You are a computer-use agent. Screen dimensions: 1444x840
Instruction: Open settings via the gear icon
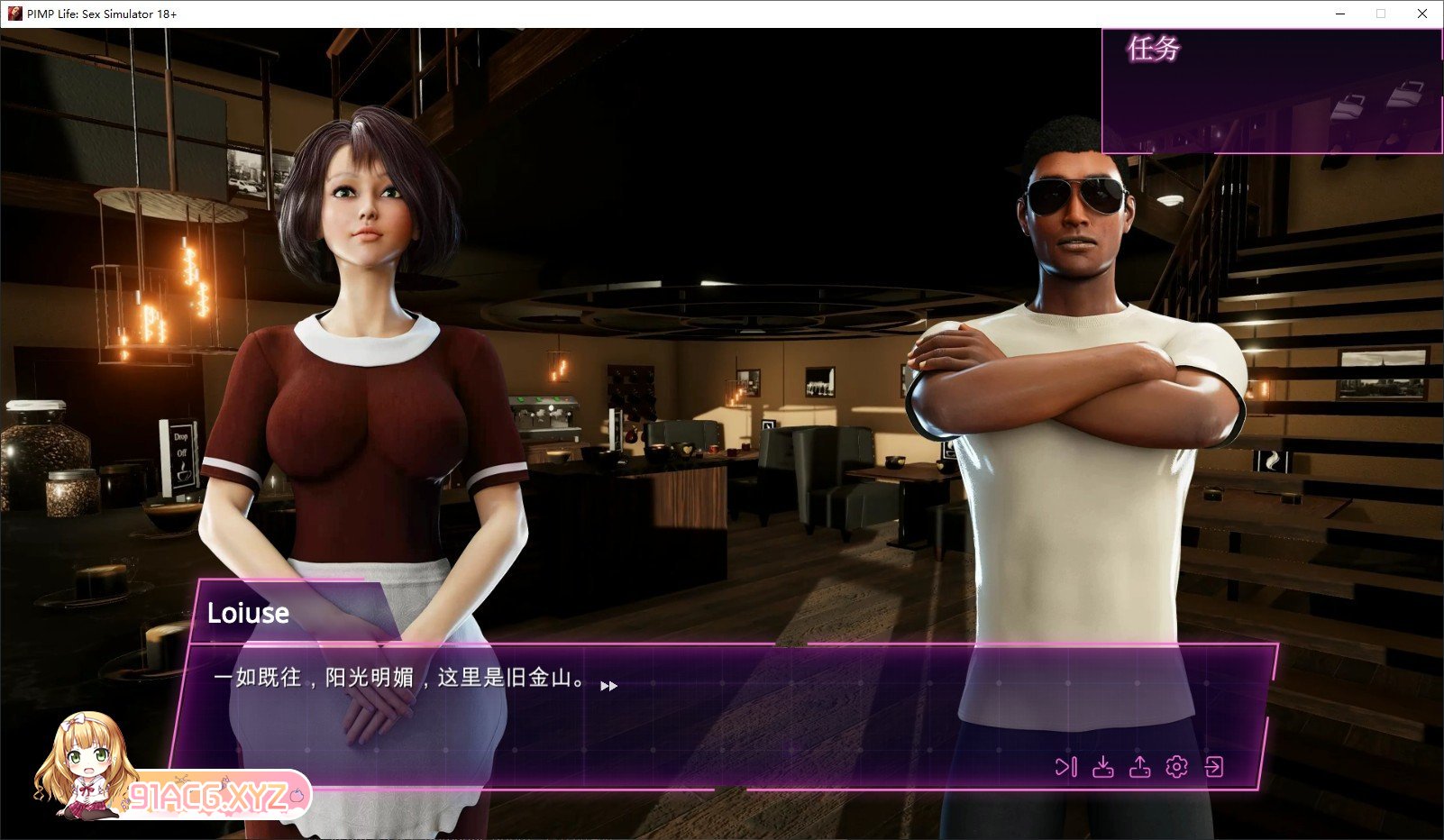[x=1176, y=767]
